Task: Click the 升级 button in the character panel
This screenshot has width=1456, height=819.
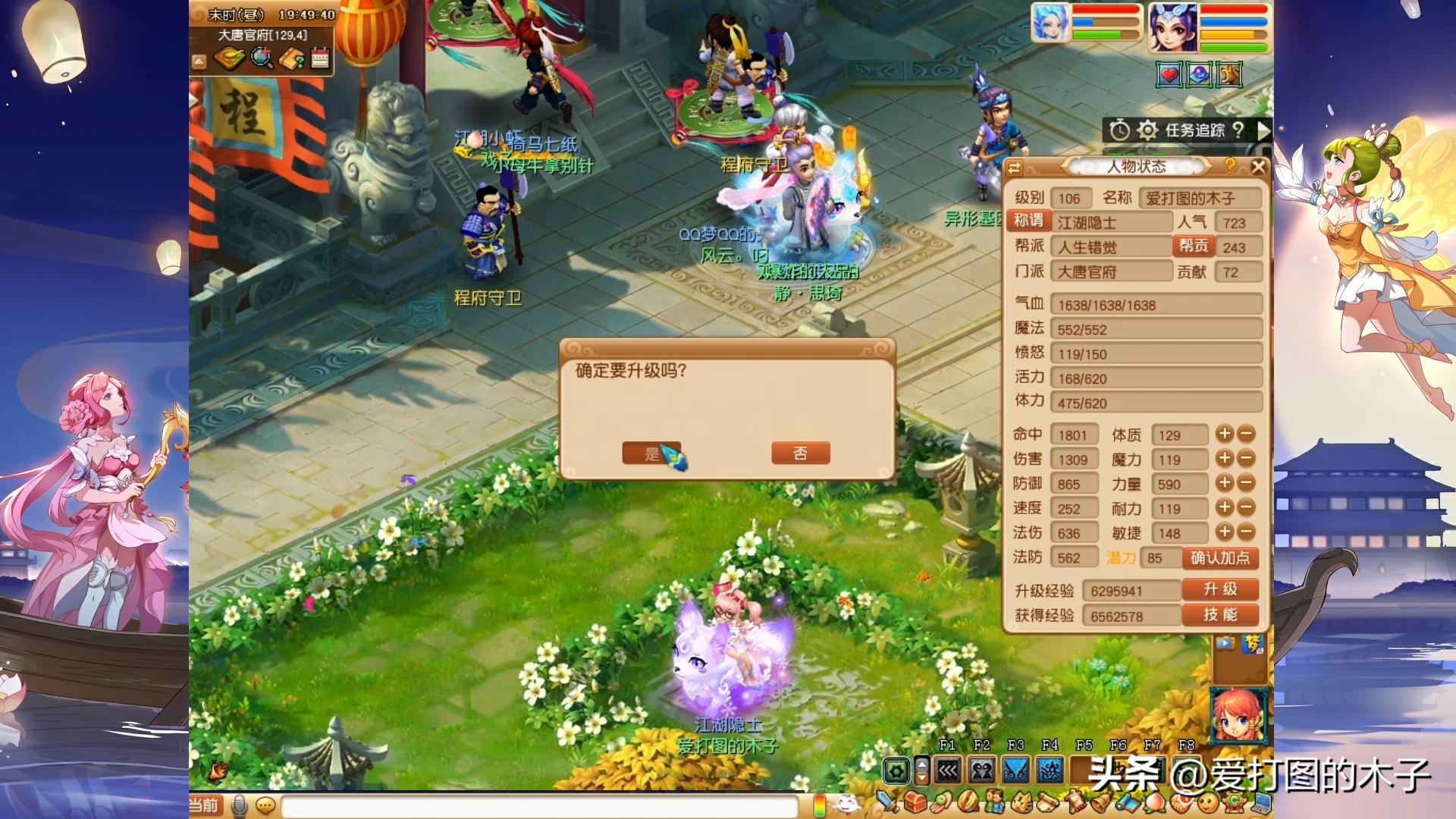Action: coord(1222,589)
